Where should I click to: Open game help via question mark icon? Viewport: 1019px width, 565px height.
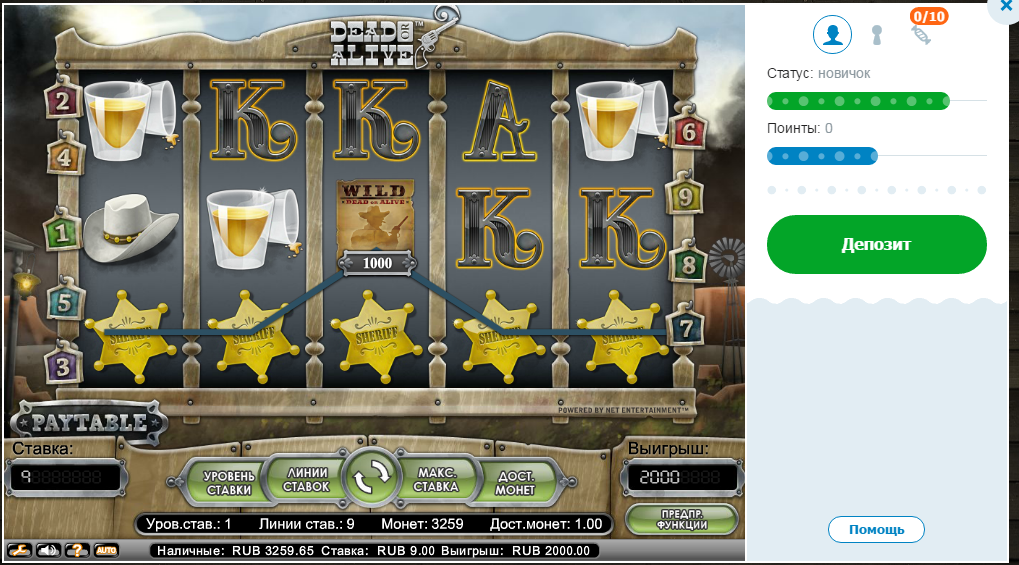[76, 550]
